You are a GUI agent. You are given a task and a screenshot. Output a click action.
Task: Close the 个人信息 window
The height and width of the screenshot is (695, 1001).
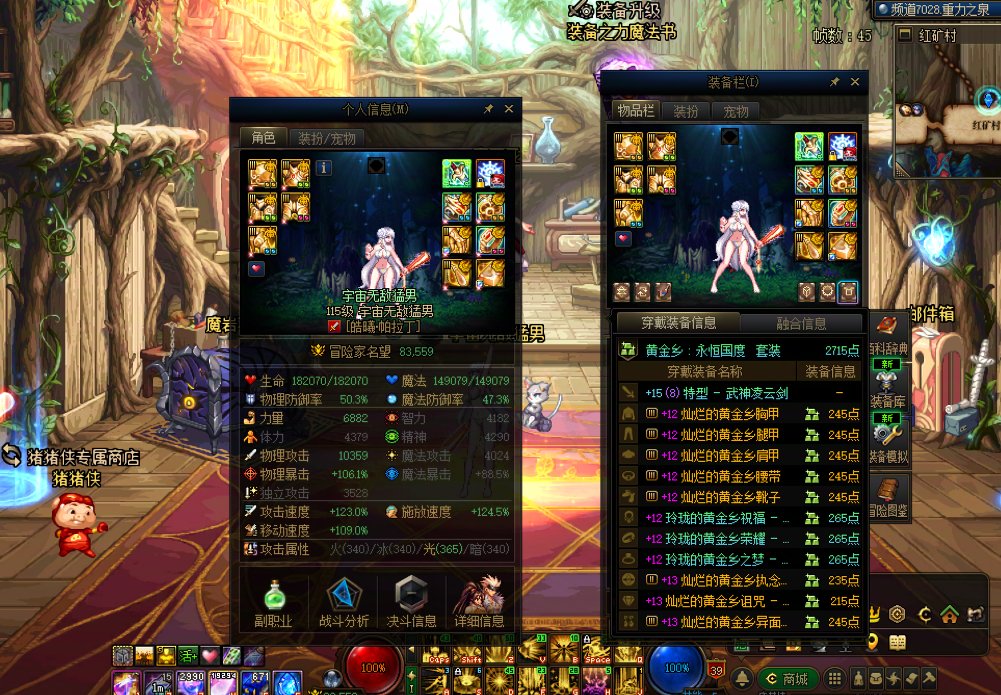coord(509,109)
